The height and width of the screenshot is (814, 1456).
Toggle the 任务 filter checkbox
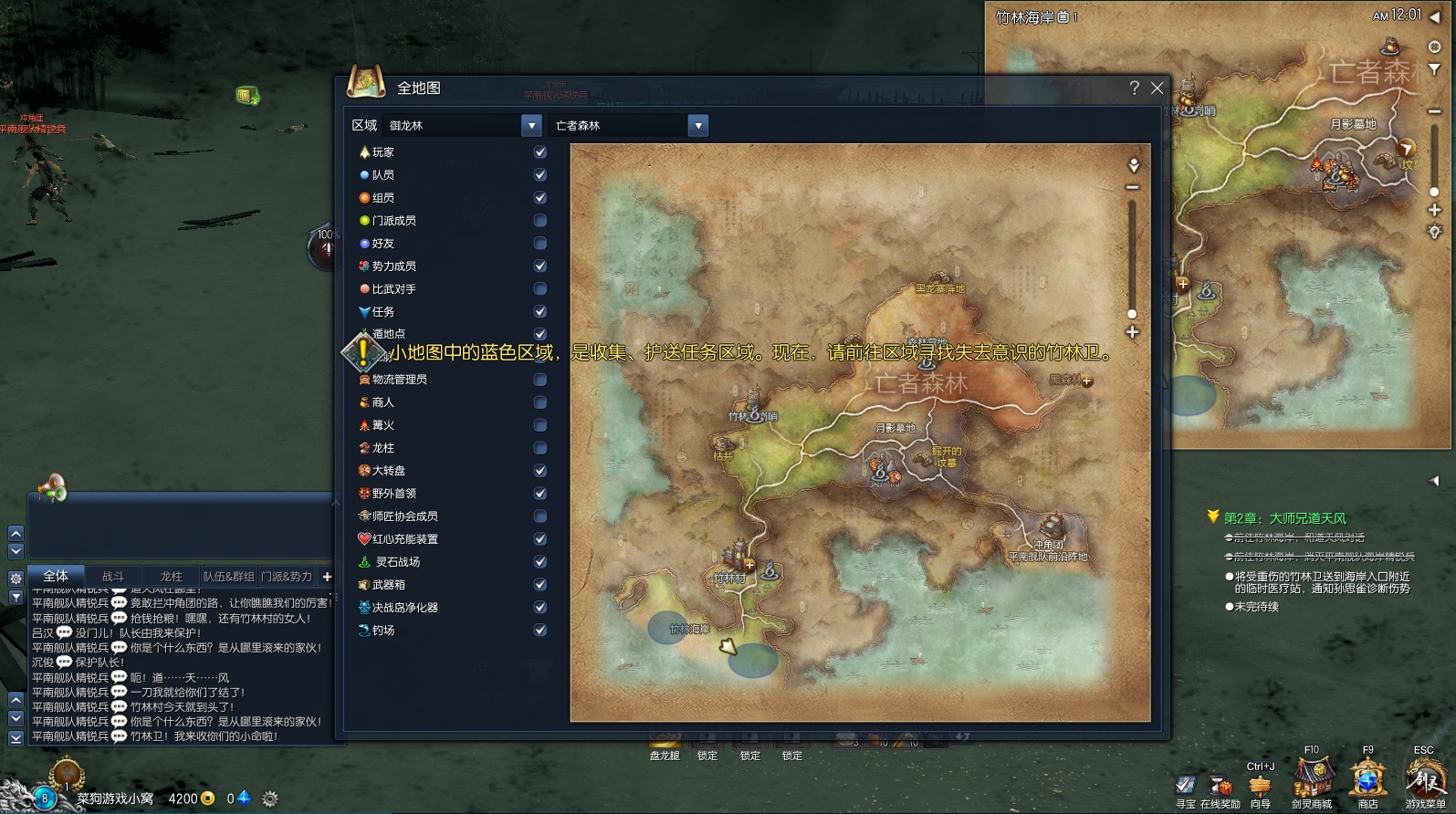point(540,312)
